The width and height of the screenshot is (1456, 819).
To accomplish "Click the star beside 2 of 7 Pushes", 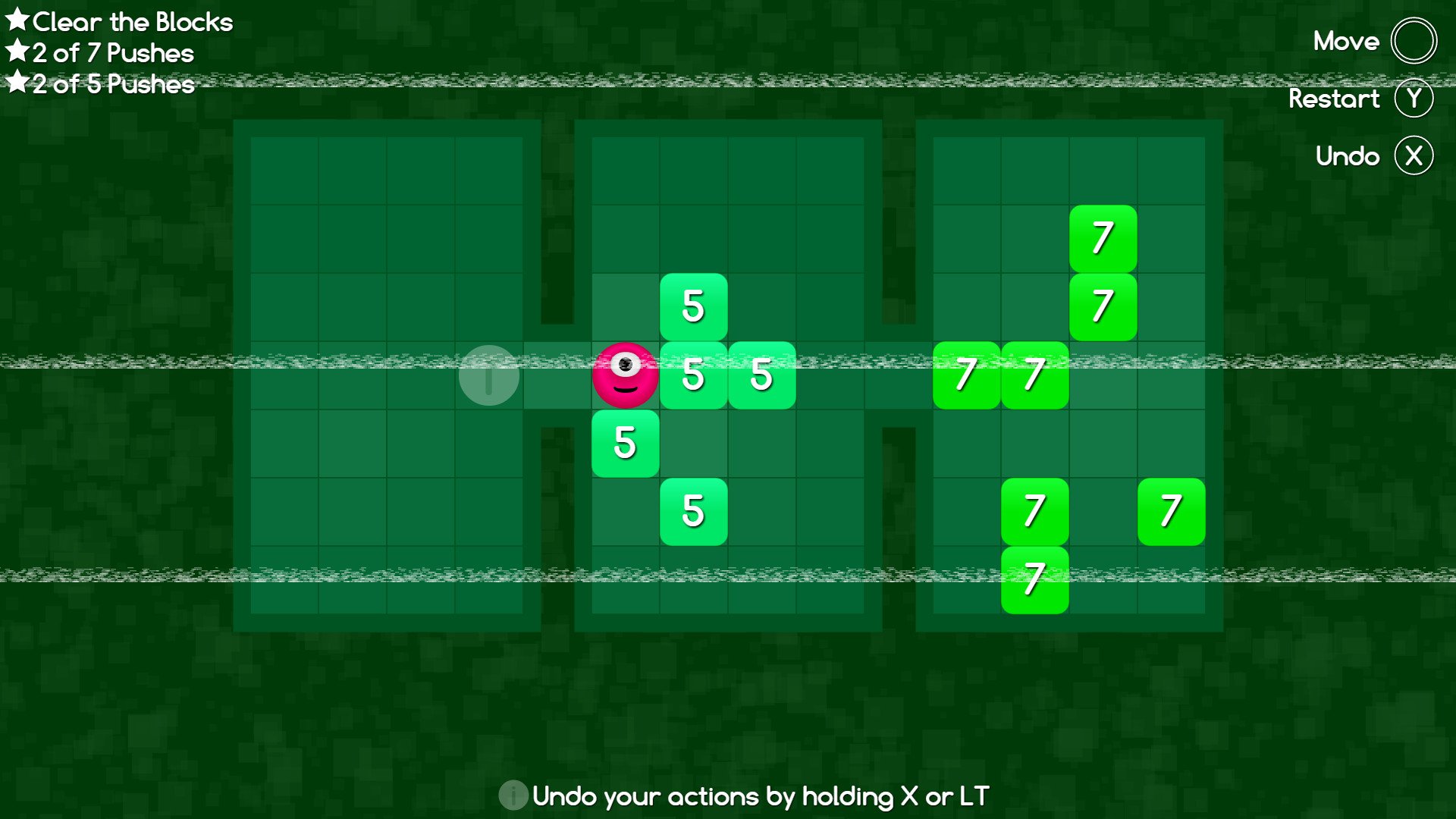I will [16, 52].
